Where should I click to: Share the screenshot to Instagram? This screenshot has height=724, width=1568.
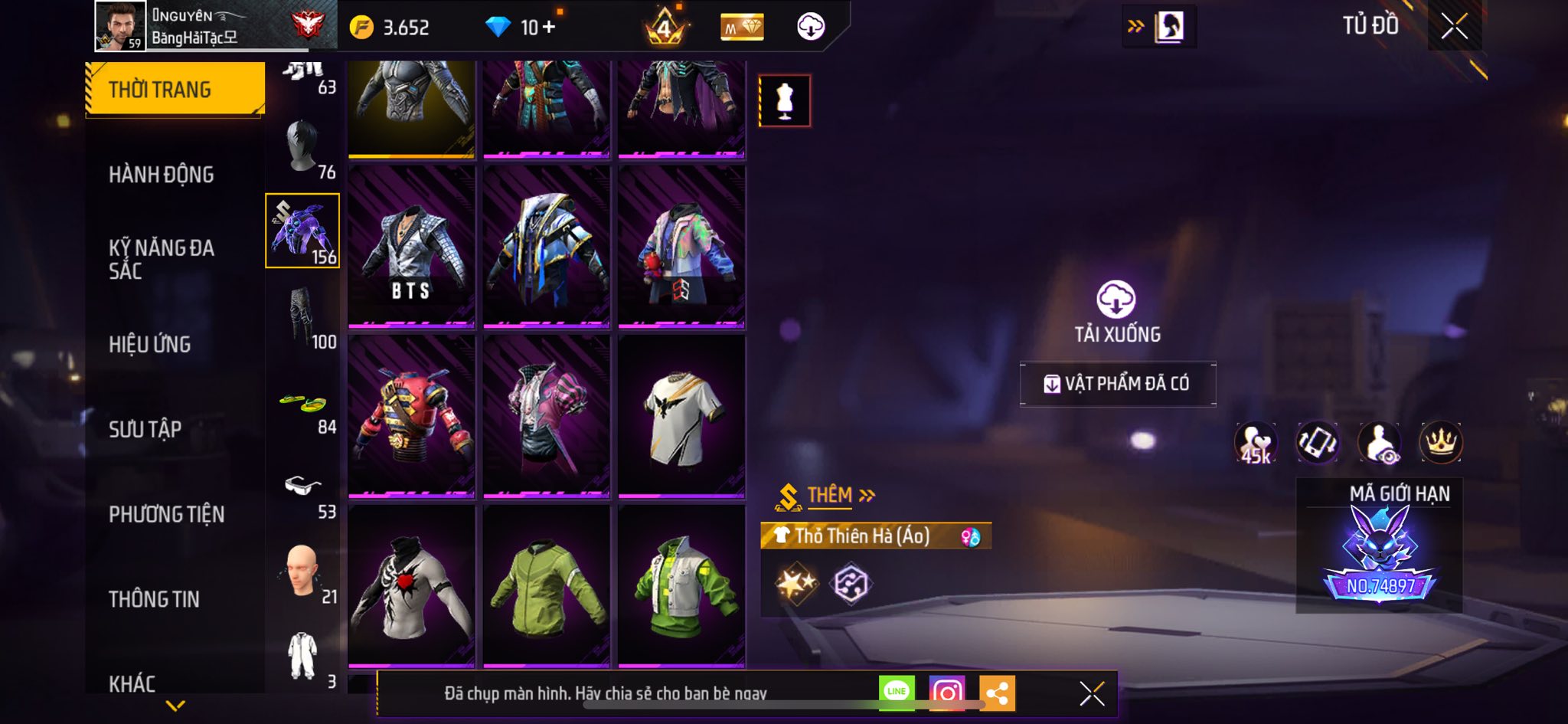click(x=947, y=693)
